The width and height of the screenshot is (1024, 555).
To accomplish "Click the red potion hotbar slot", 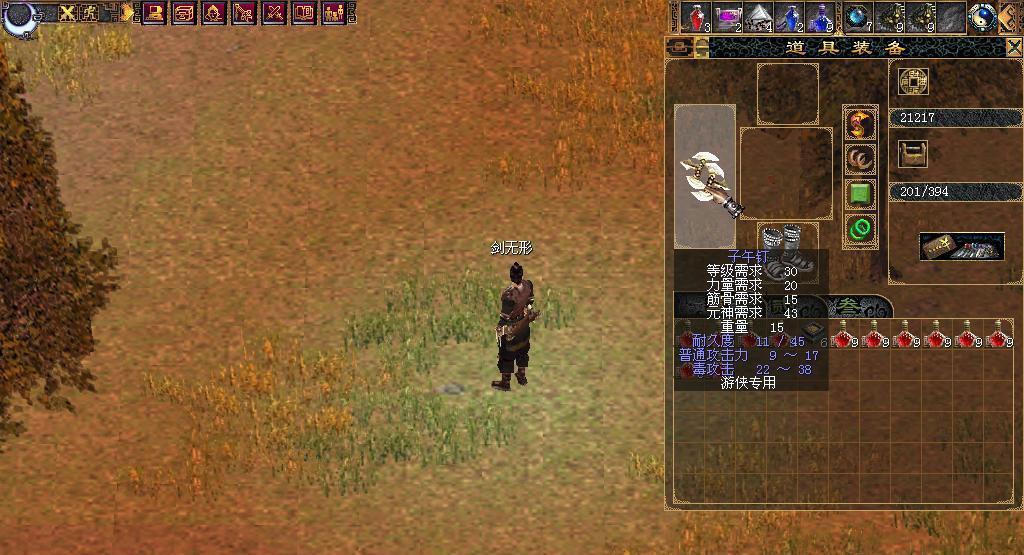I will click(695, 17).
